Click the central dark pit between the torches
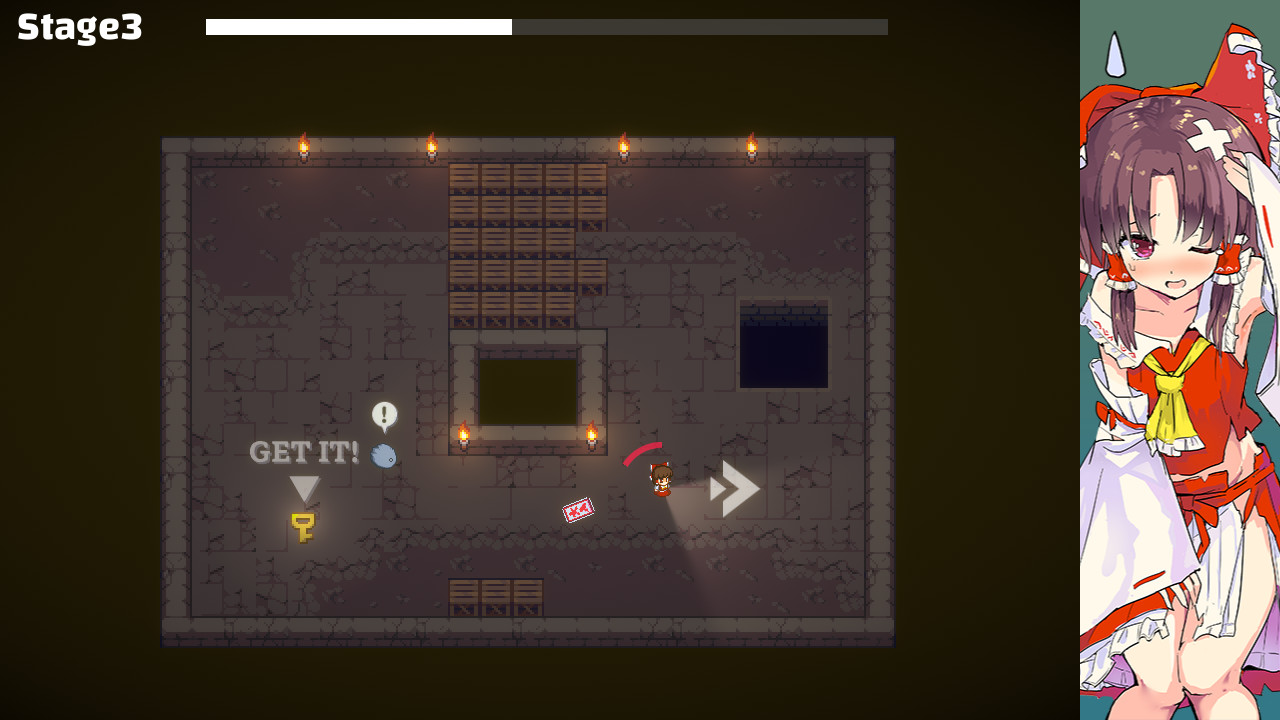 tap(527, 390)
